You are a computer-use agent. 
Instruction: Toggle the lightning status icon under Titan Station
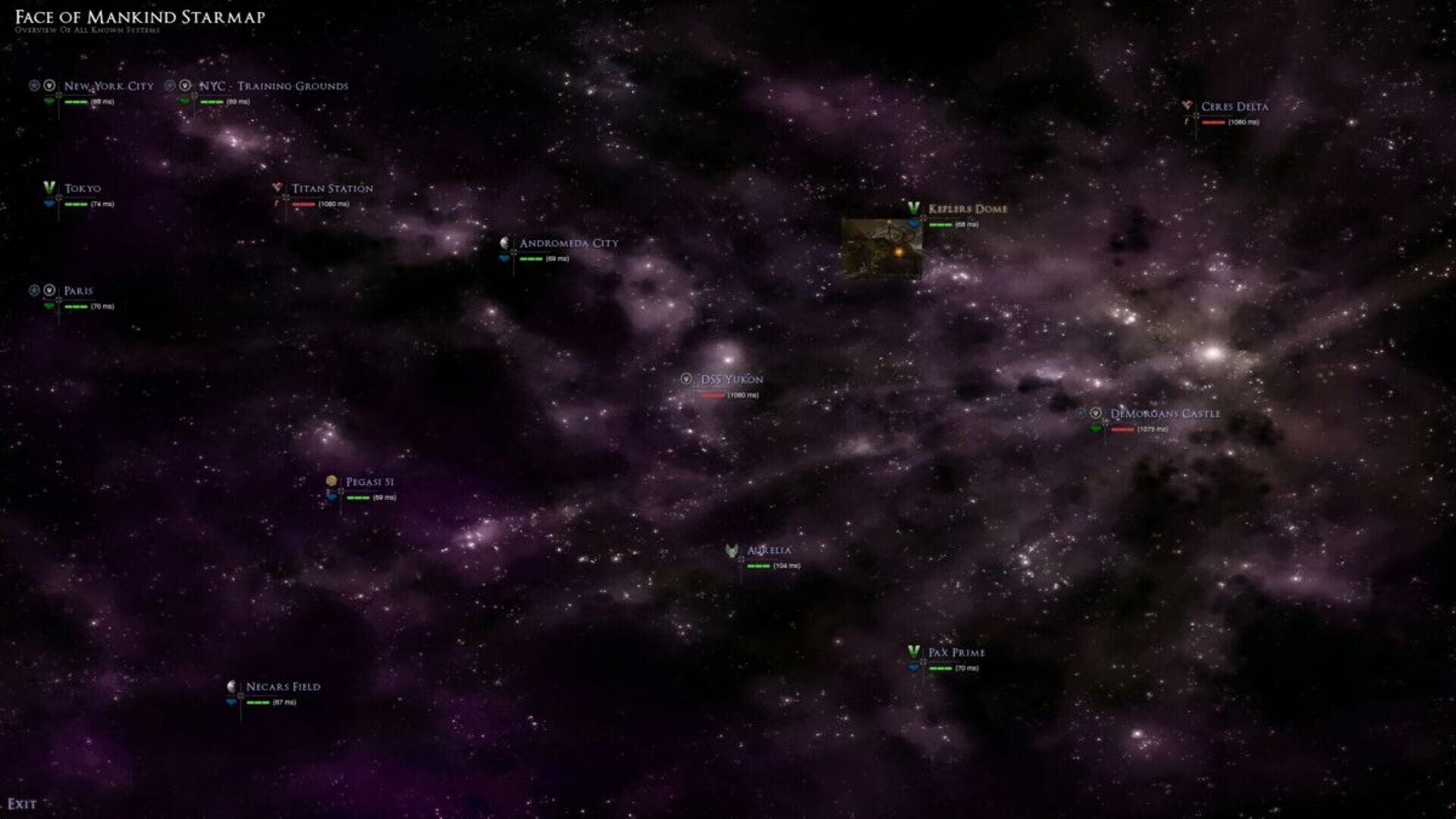pyautogui.click(x=277, y=204)
